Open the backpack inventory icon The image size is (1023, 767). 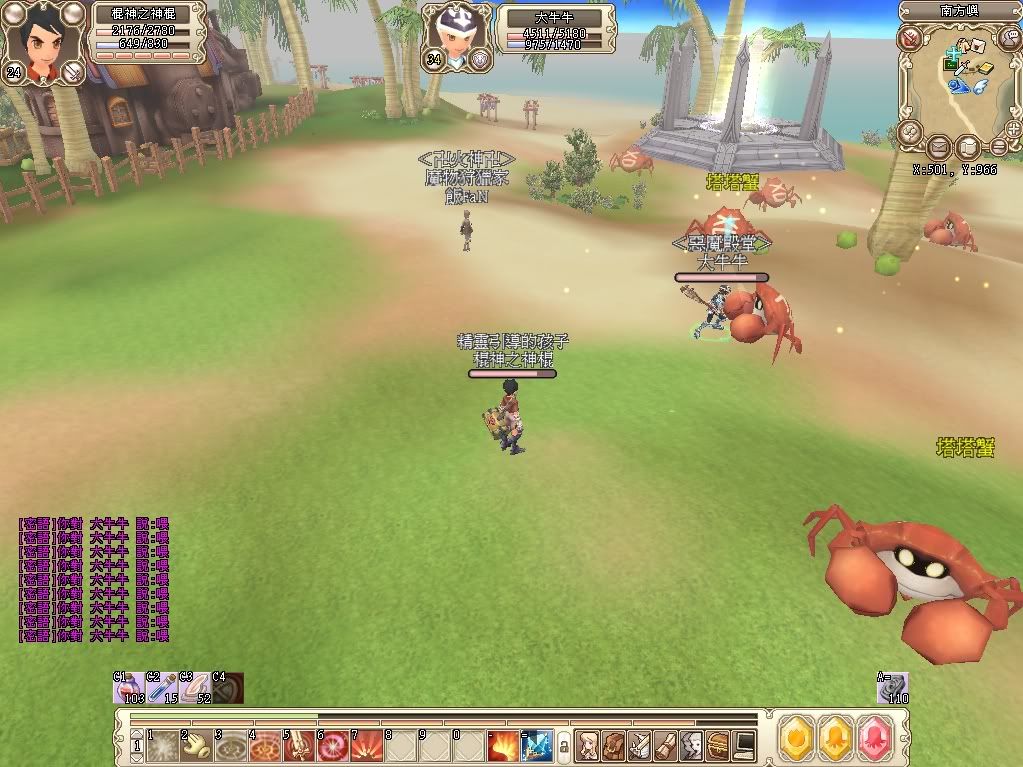pos(614,745)
